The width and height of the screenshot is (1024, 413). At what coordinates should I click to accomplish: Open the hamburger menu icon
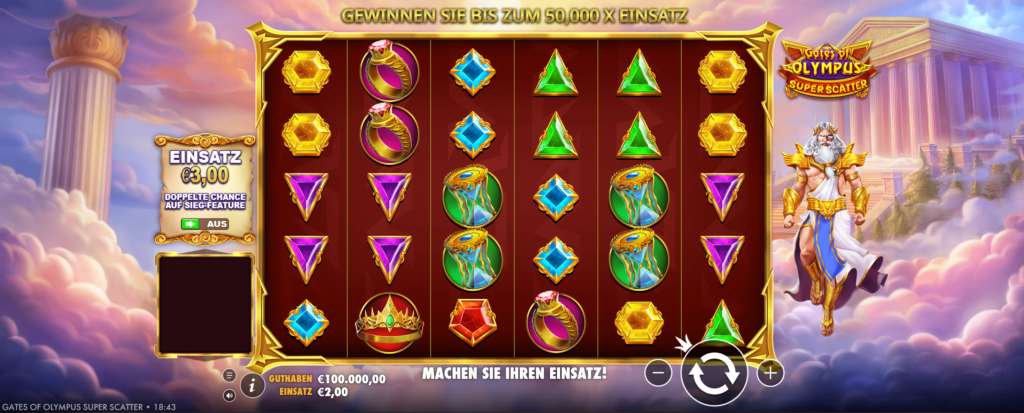pyautogui.click(x=229, y=375)
